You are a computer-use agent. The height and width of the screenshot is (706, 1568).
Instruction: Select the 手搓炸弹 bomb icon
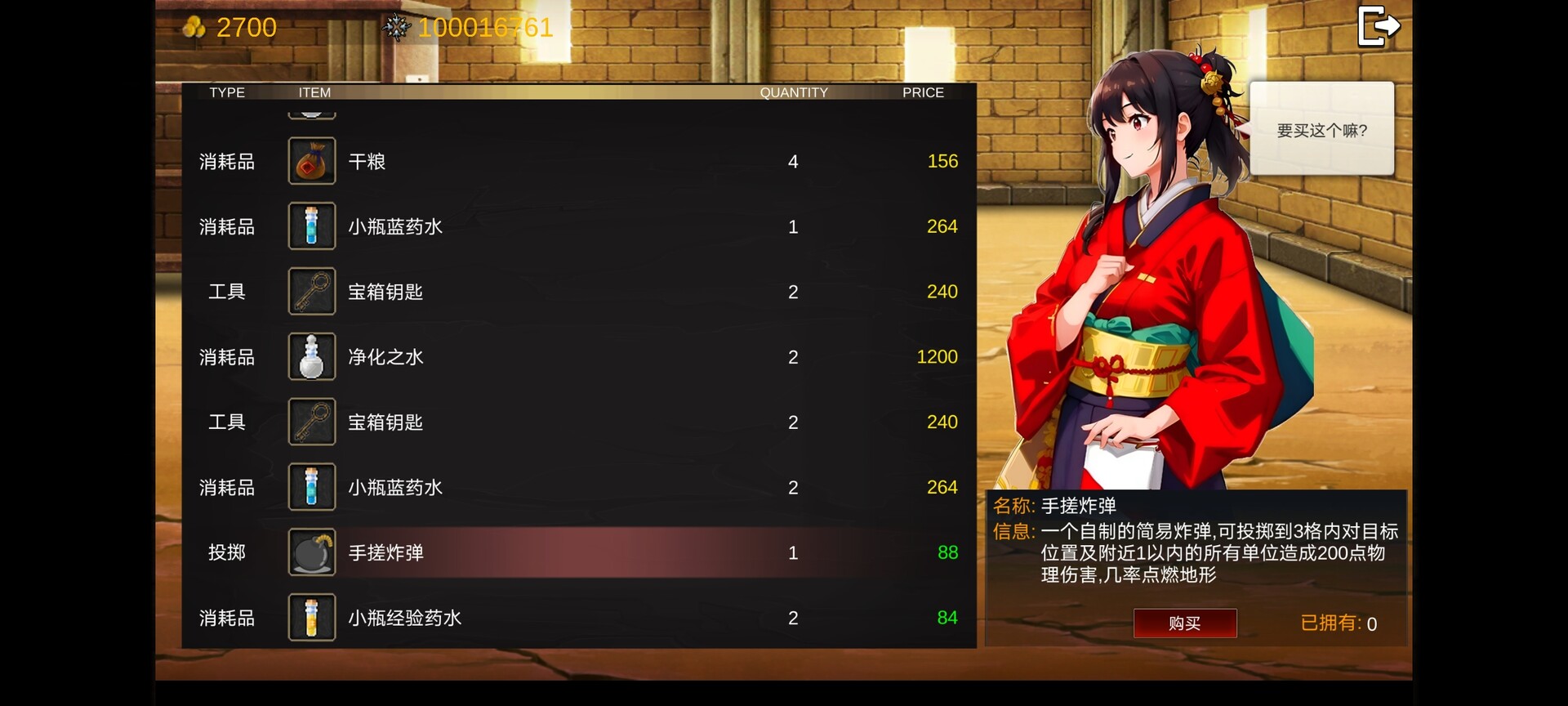coord(311,552)
